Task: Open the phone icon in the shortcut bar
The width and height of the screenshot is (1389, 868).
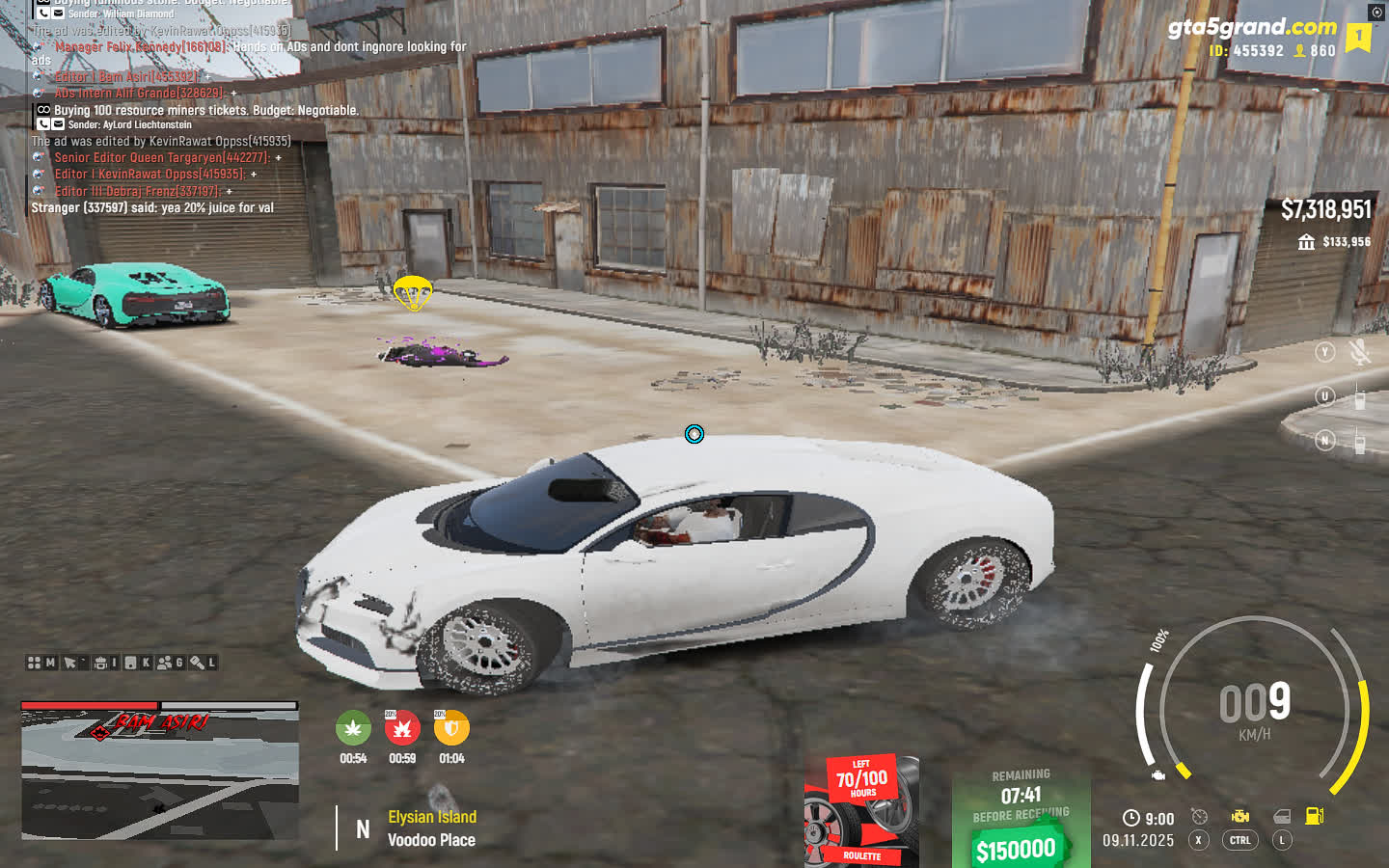Action: pos(131,663)
